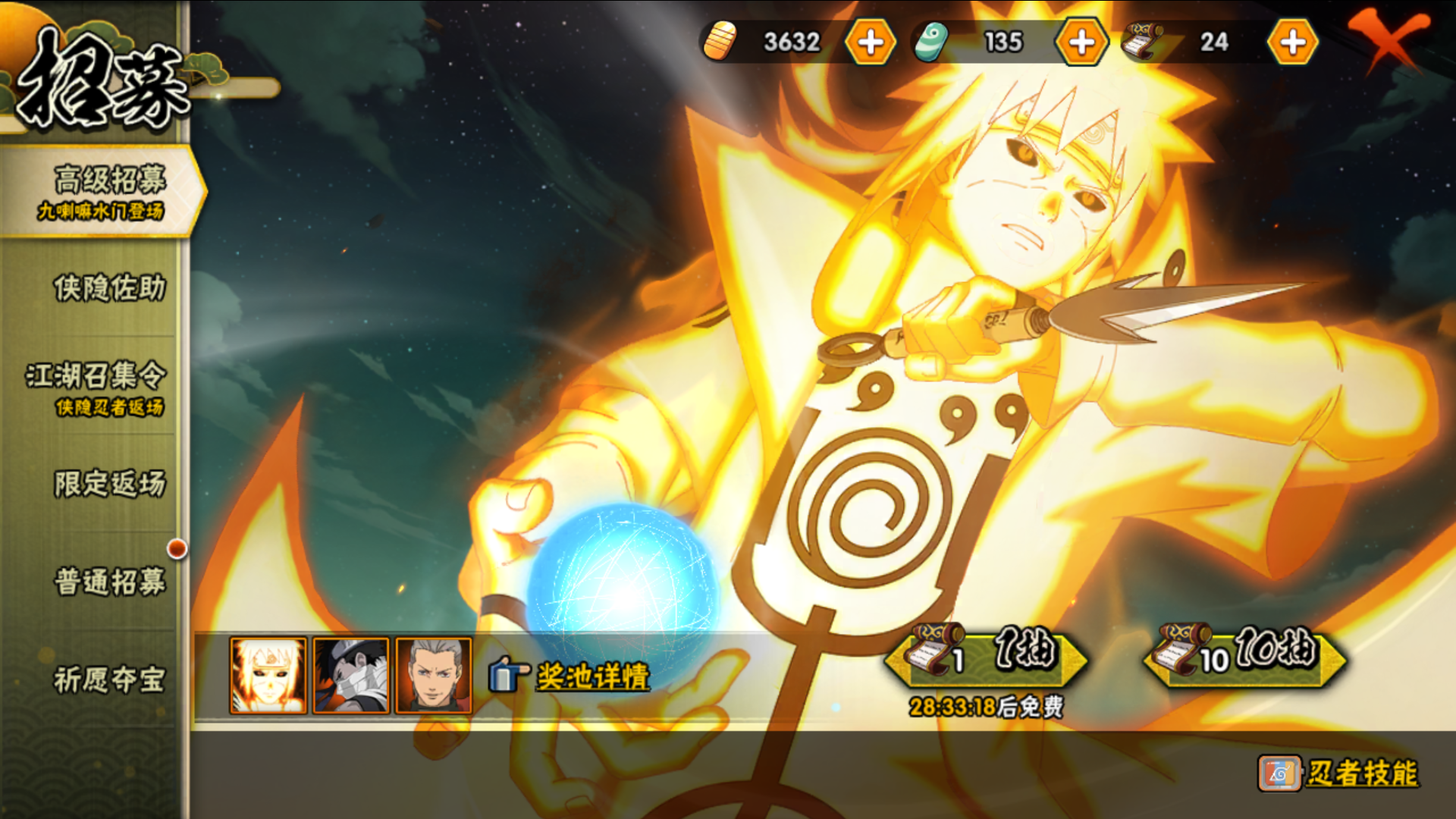
Task: Add more recruitment scrolls with plus button
Action: pos(1292,42)
